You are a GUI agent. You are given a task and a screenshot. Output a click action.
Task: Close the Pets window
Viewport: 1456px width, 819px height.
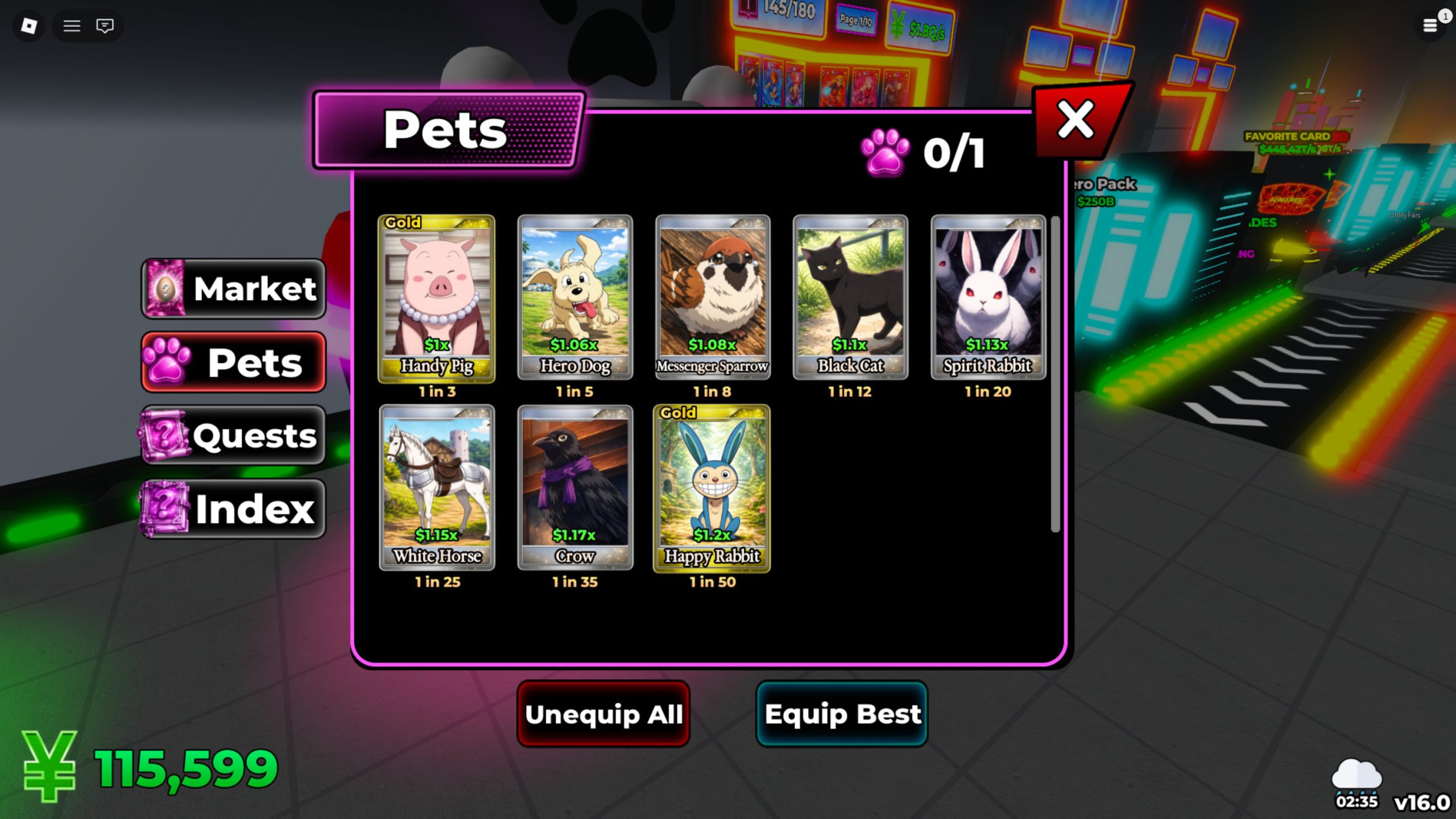pyautogui.click(x=1076, y=120)
